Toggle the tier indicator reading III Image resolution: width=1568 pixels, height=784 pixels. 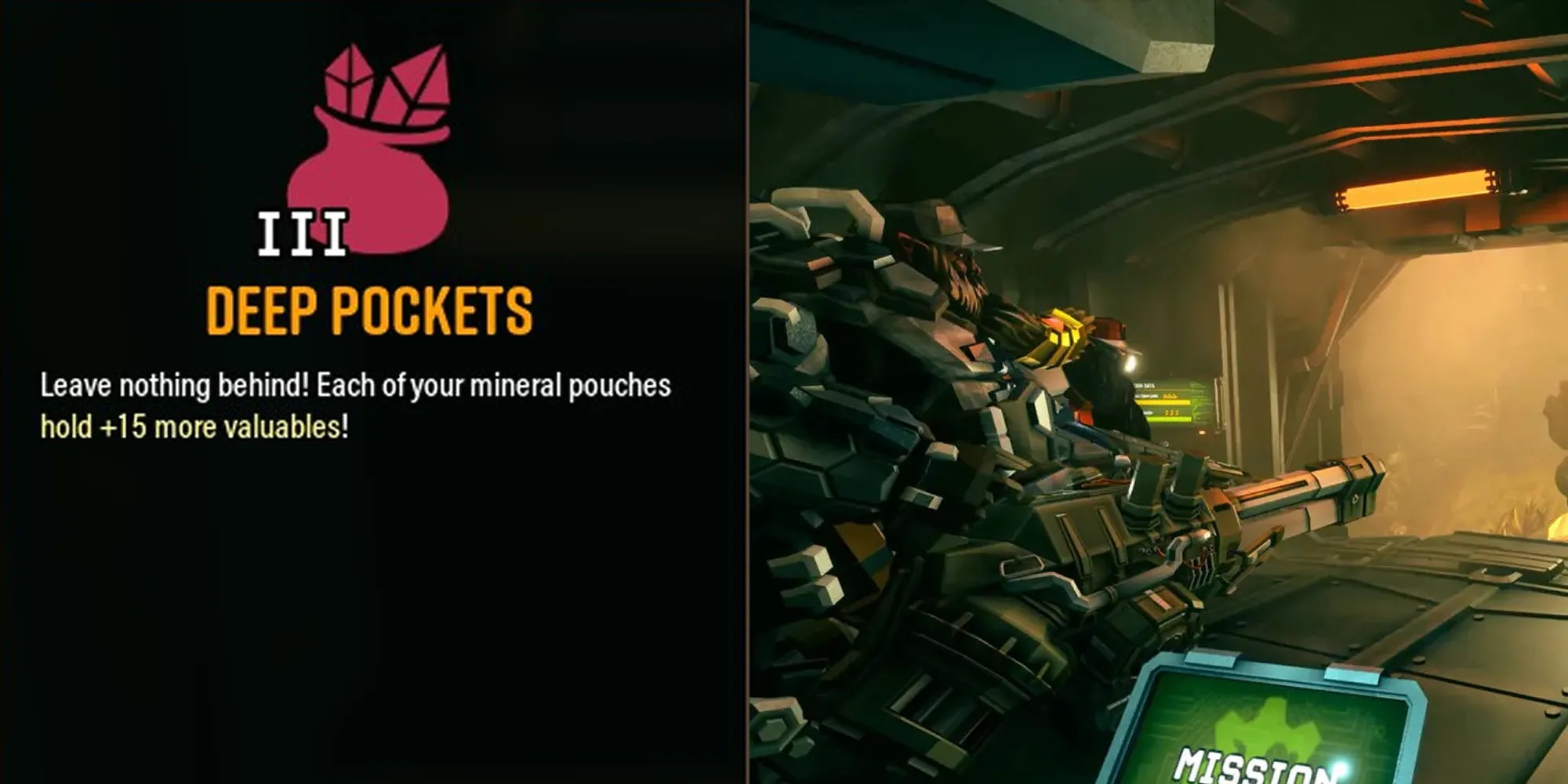[302, 231]
